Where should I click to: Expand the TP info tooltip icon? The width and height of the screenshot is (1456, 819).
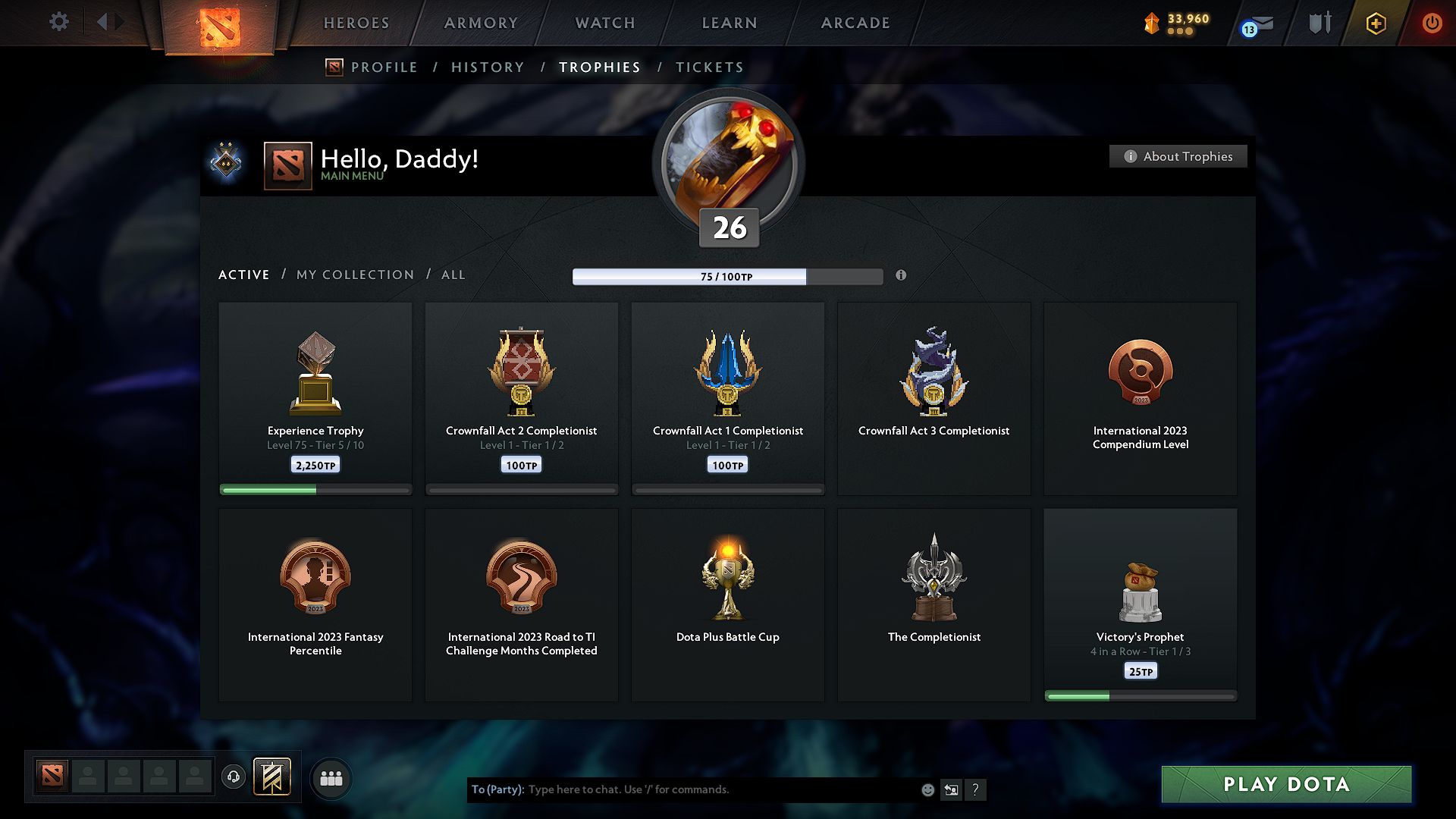pos(902,276)
